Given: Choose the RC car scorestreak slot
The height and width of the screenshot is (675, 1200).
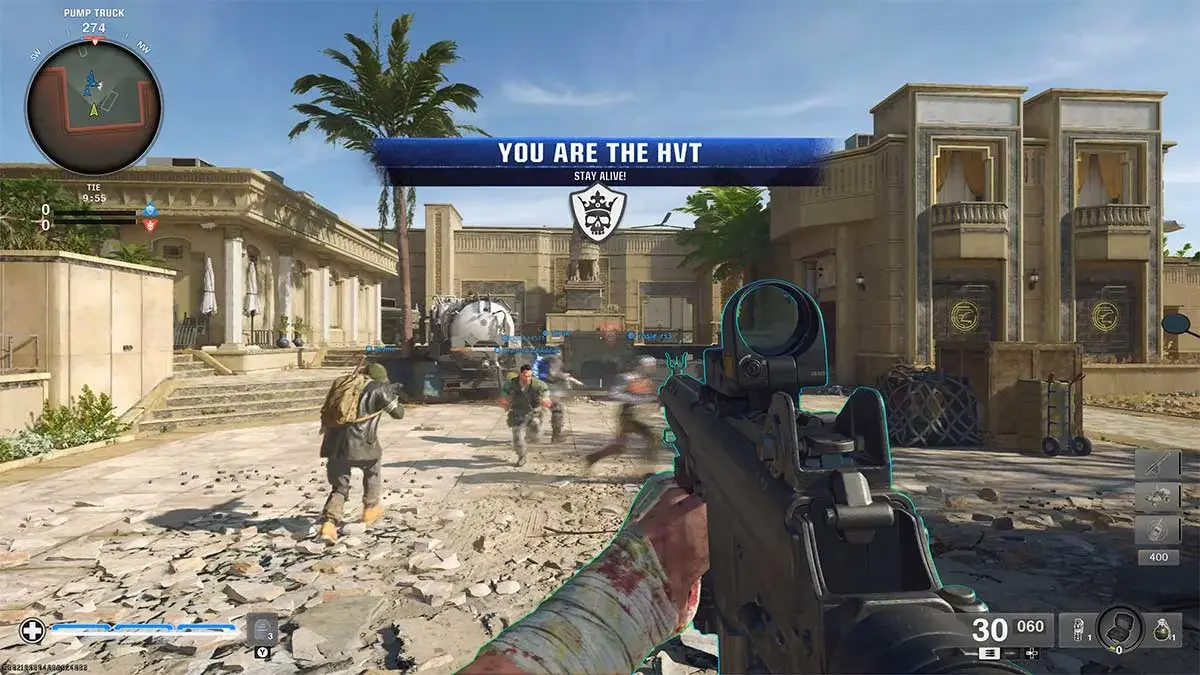Looking at the screenshot, I should point(1157,497).
